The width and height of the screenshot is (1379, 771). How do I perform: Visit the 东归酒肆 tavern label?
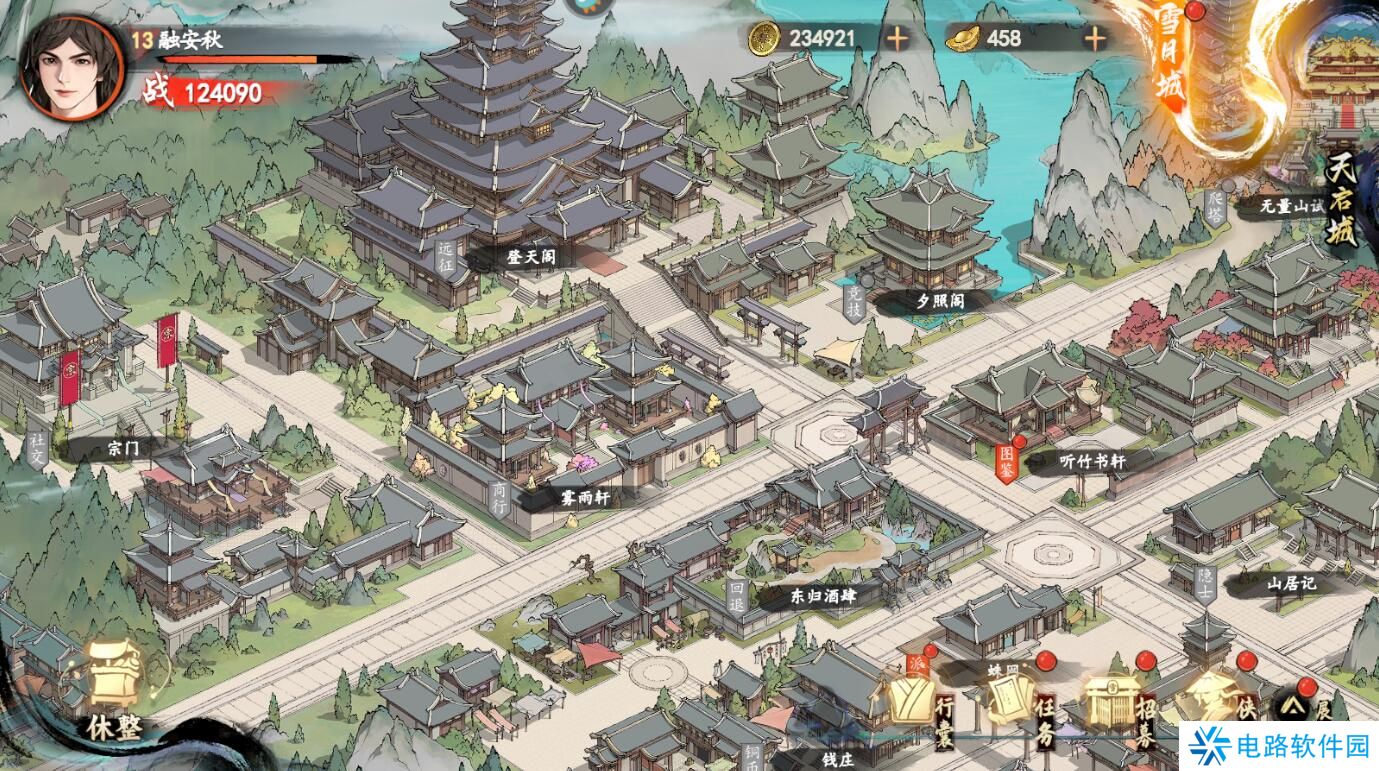point(821,596)
